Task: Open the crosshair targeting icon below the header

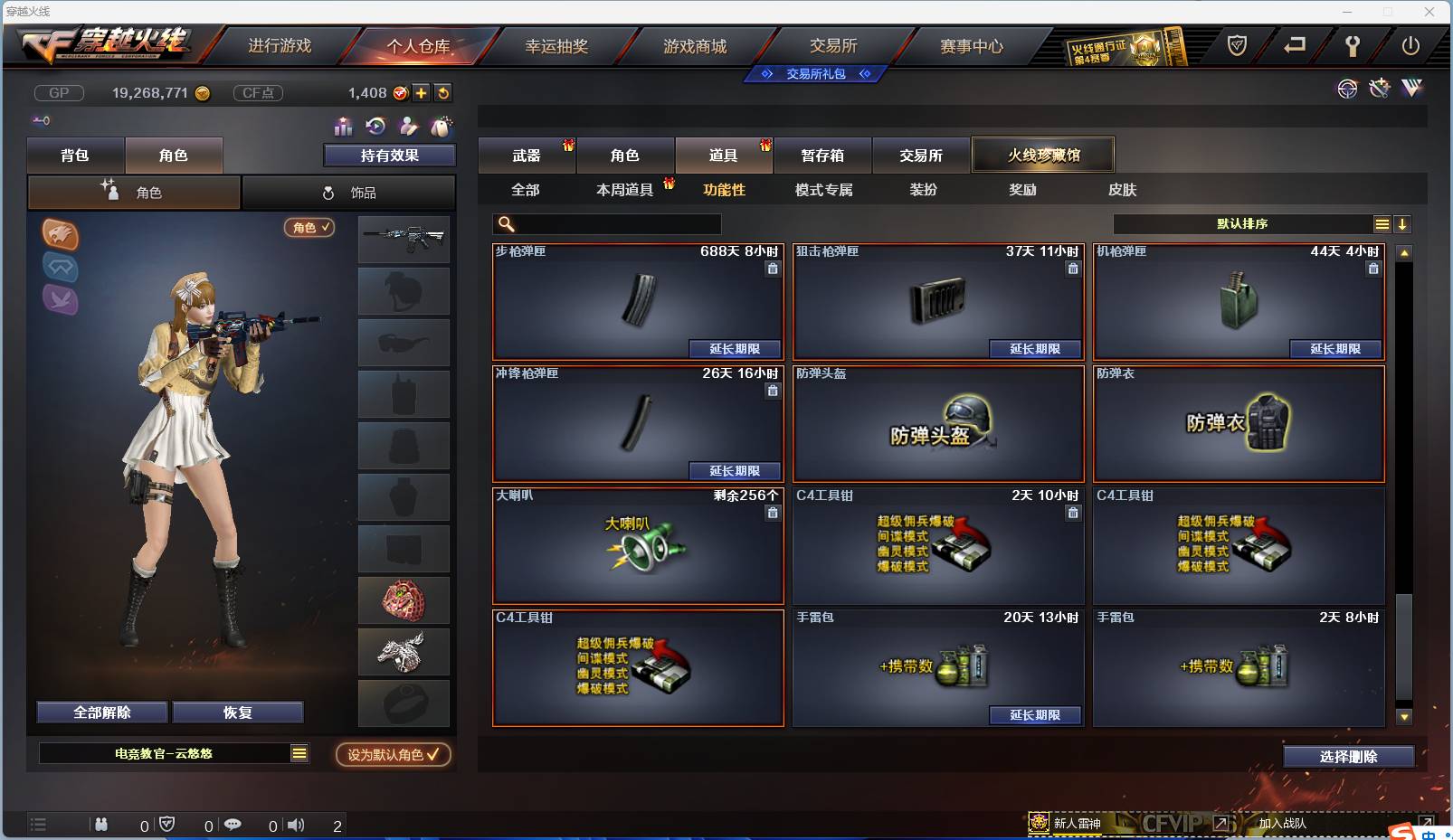Action: click(x=1347, y=89)
